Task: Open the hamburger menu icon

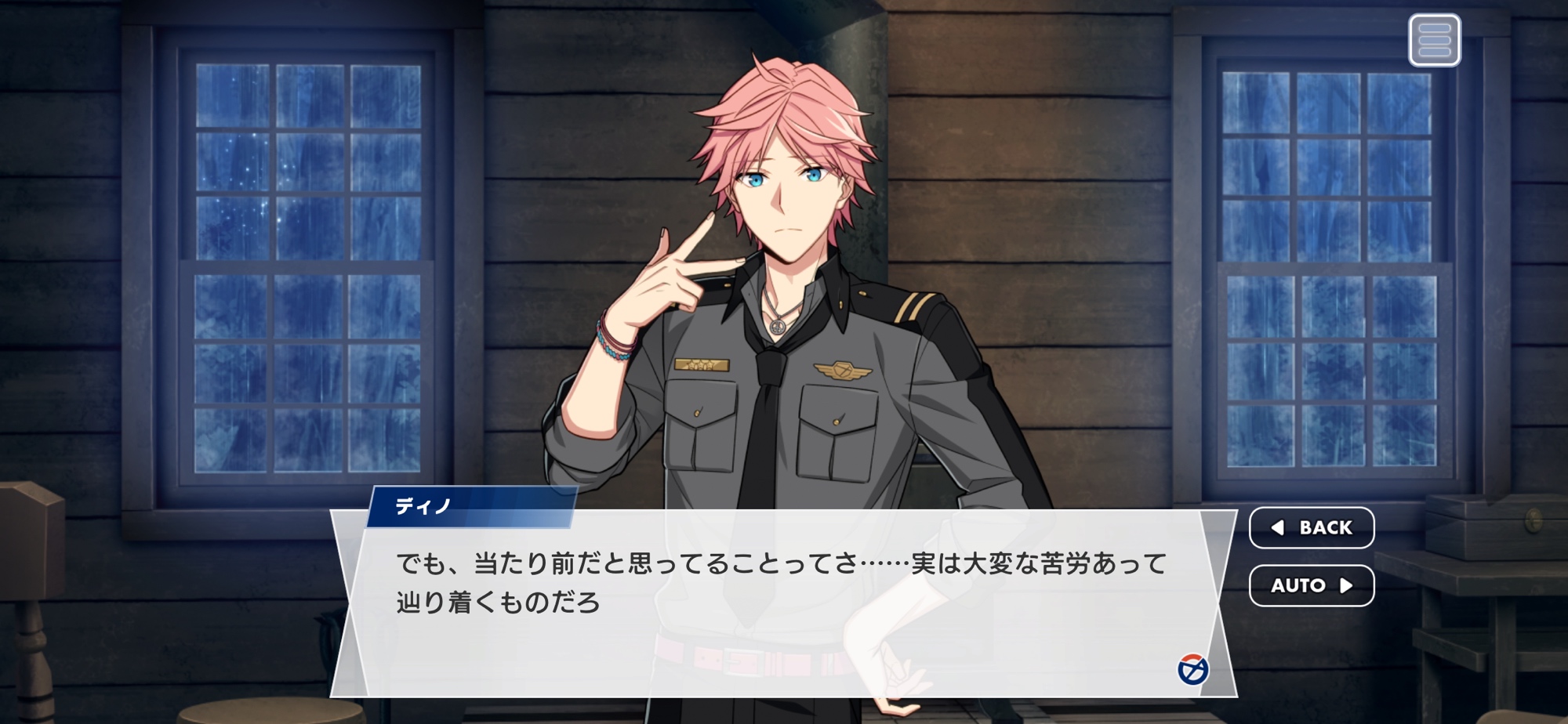Action: pos(1434,40)
